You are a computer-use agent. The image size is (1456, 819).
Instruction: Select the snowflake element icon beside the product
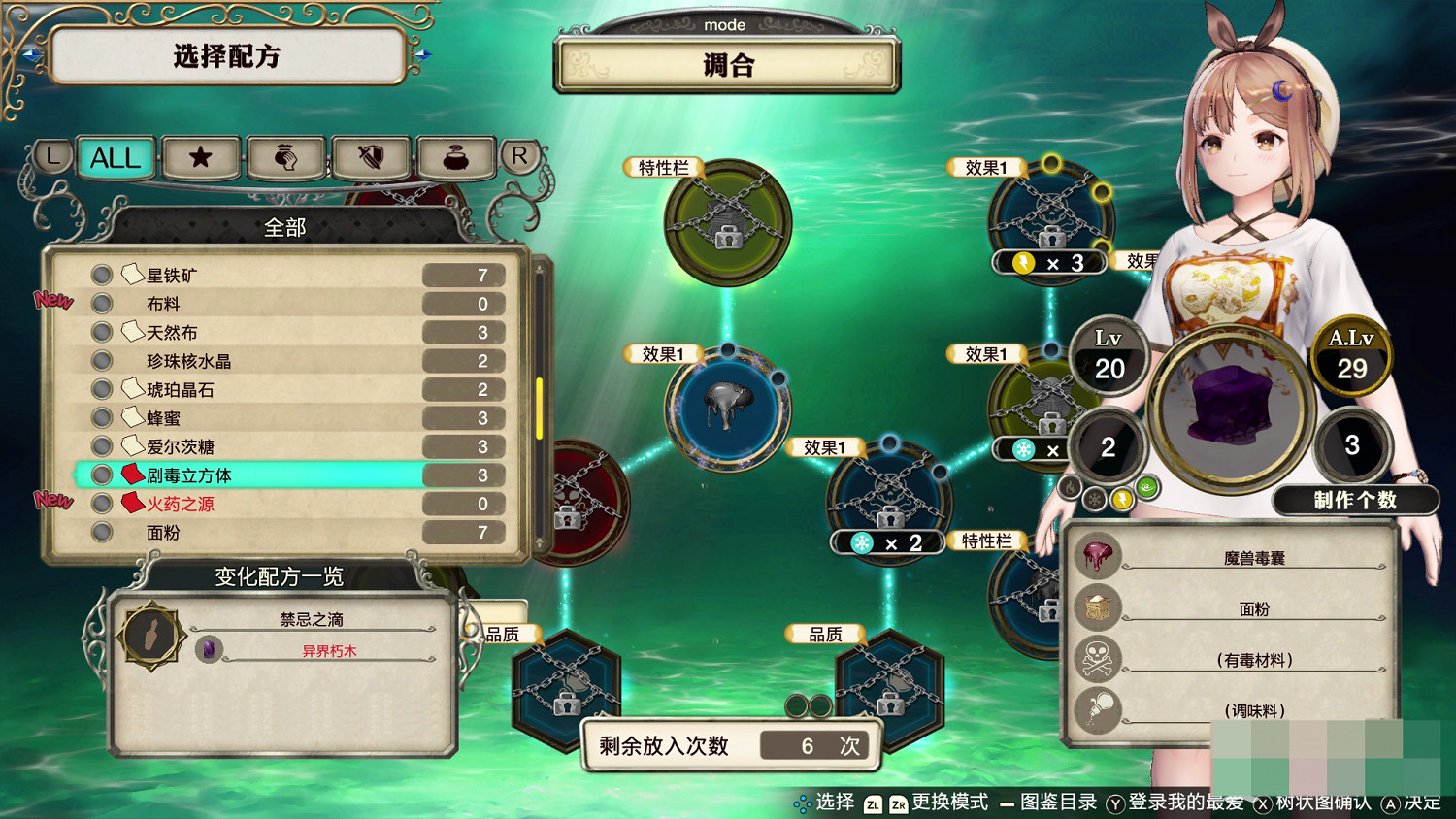coord(1094,499)
